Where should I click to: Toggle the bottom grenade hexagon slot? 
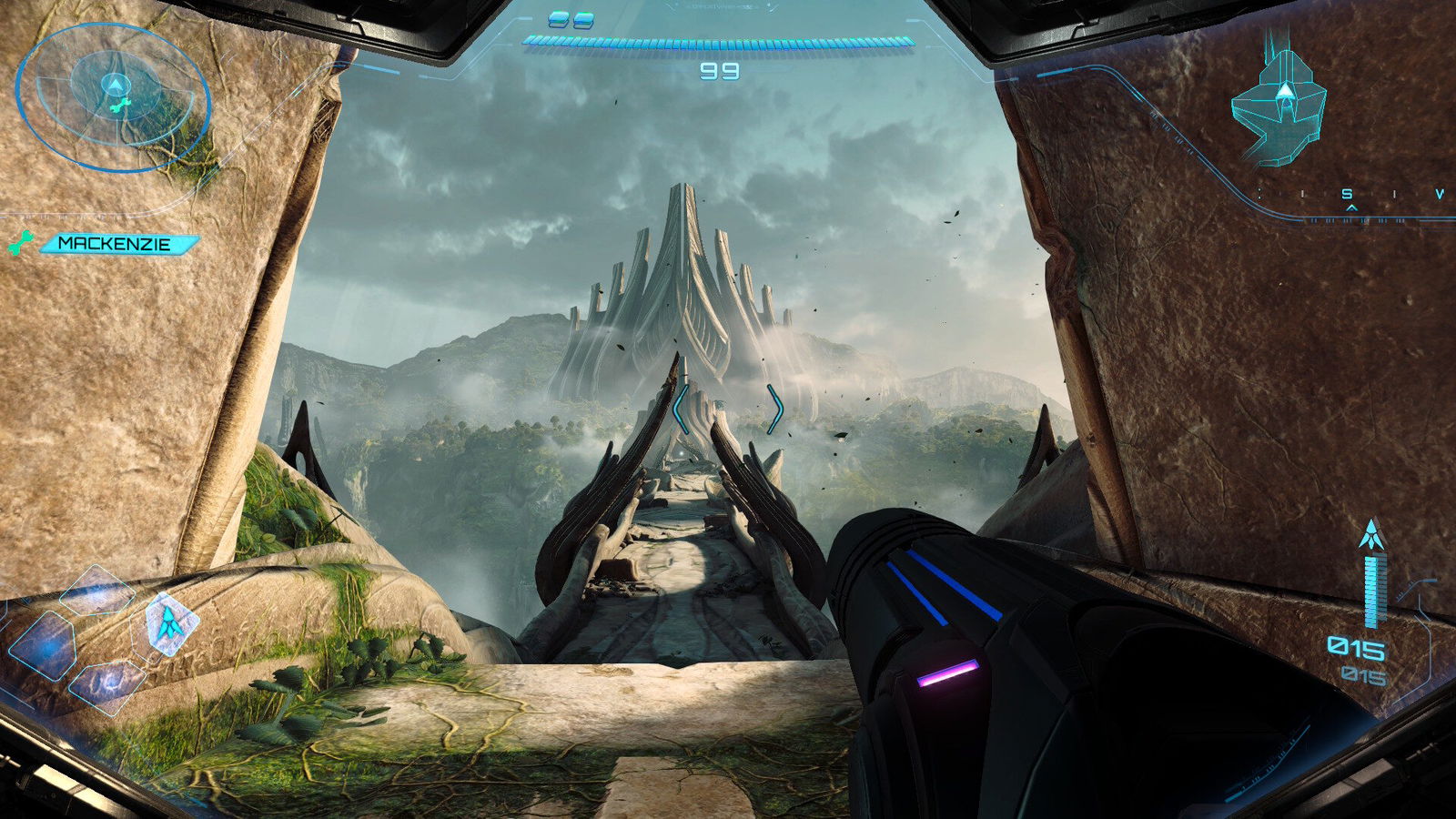click(x=108, y=686)
